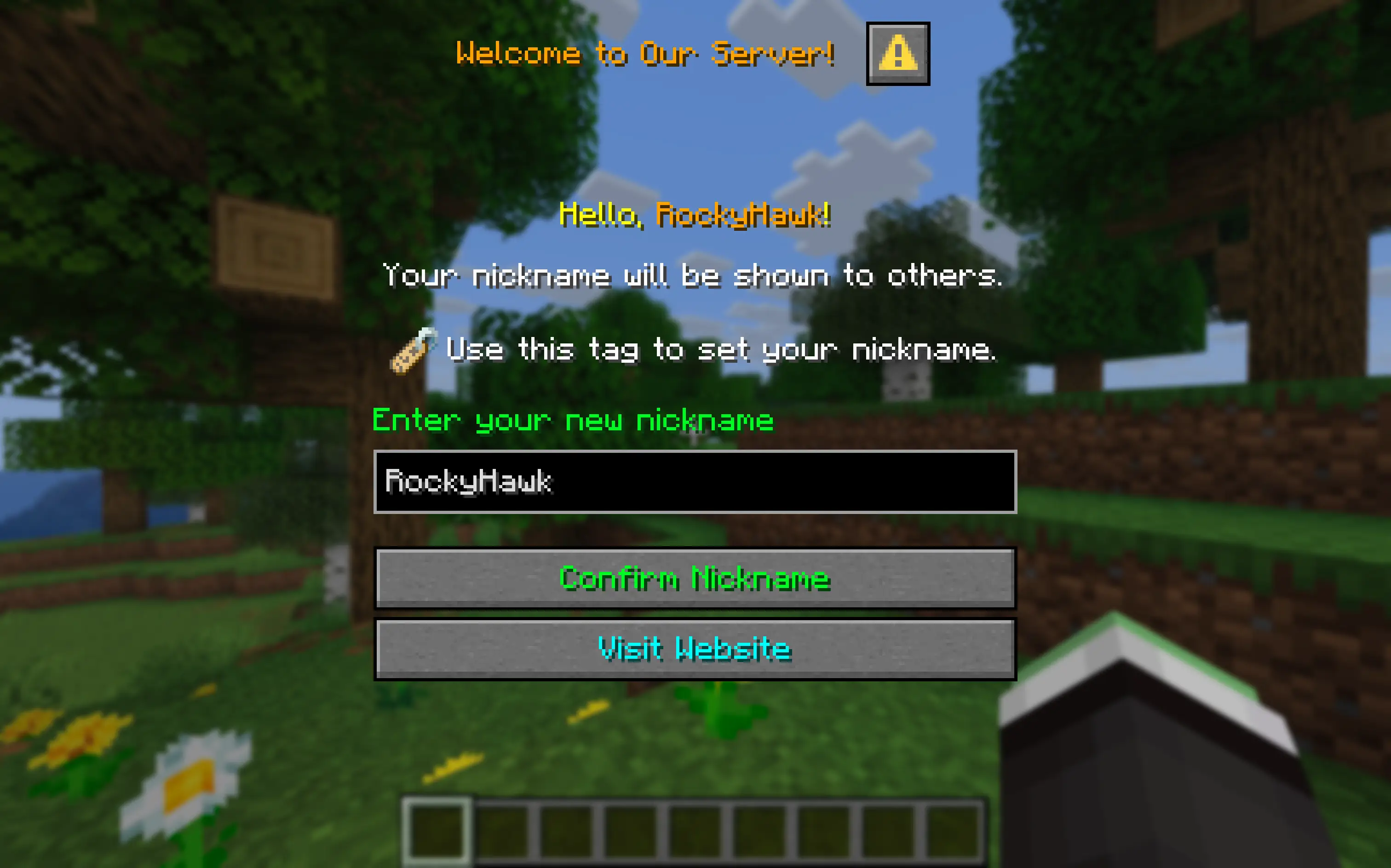Open the server site via Visit Website
This screenshot has height=868, width=1391.
tap(695, 649)
